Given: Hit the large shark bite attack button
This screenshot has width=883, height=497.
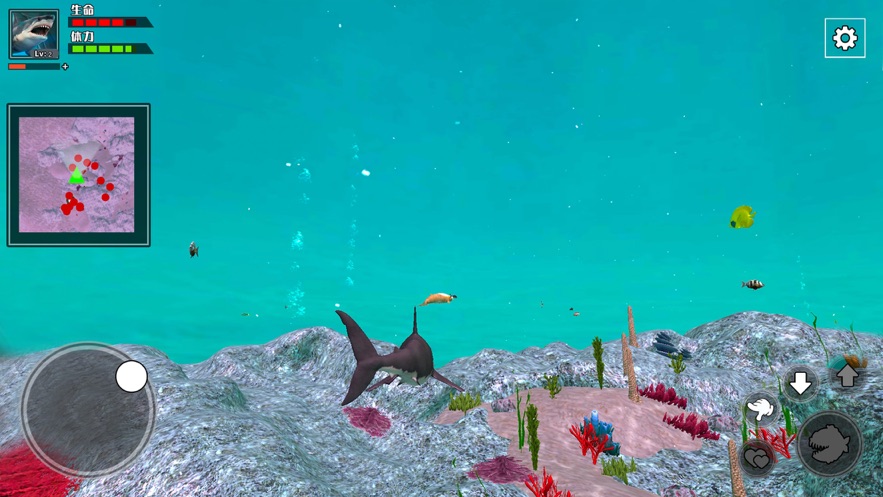Looking at the screenshot, I should coord(830,443).
